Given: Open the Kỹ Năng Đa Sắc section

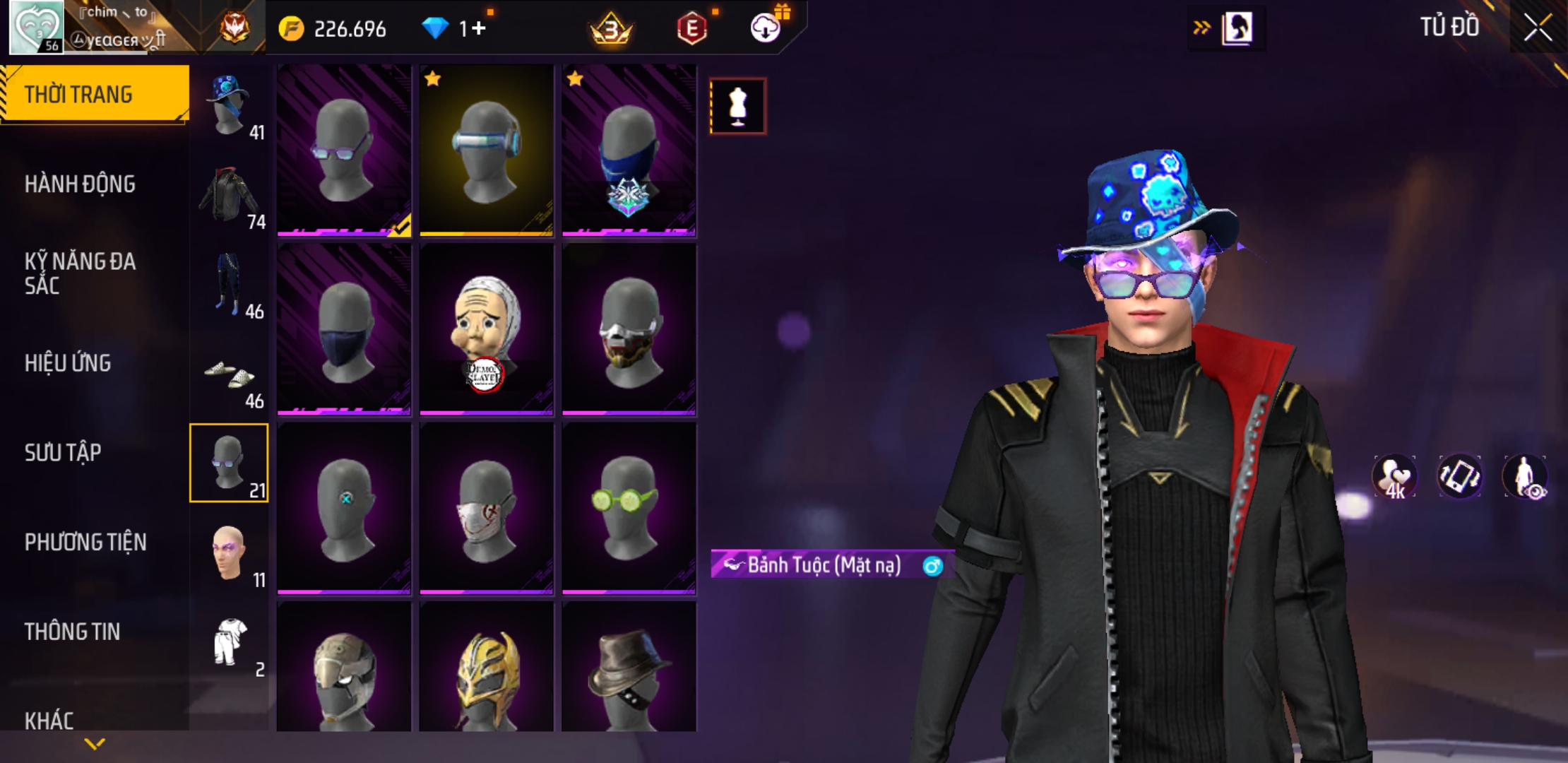Looking at the screenshot, I should [80, 273].
